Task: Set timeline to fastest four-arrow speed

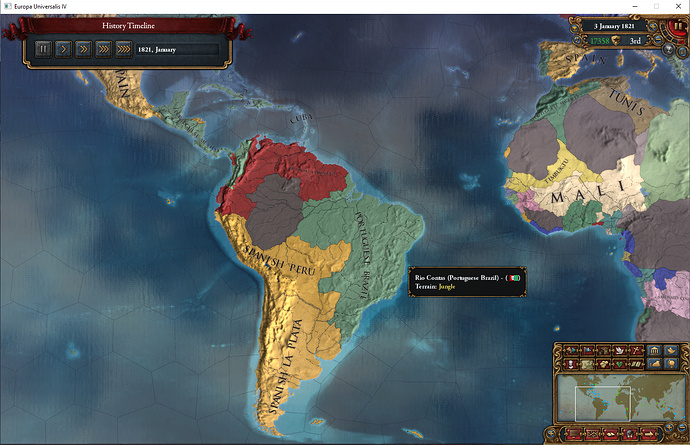Action: tap(124, 48)
